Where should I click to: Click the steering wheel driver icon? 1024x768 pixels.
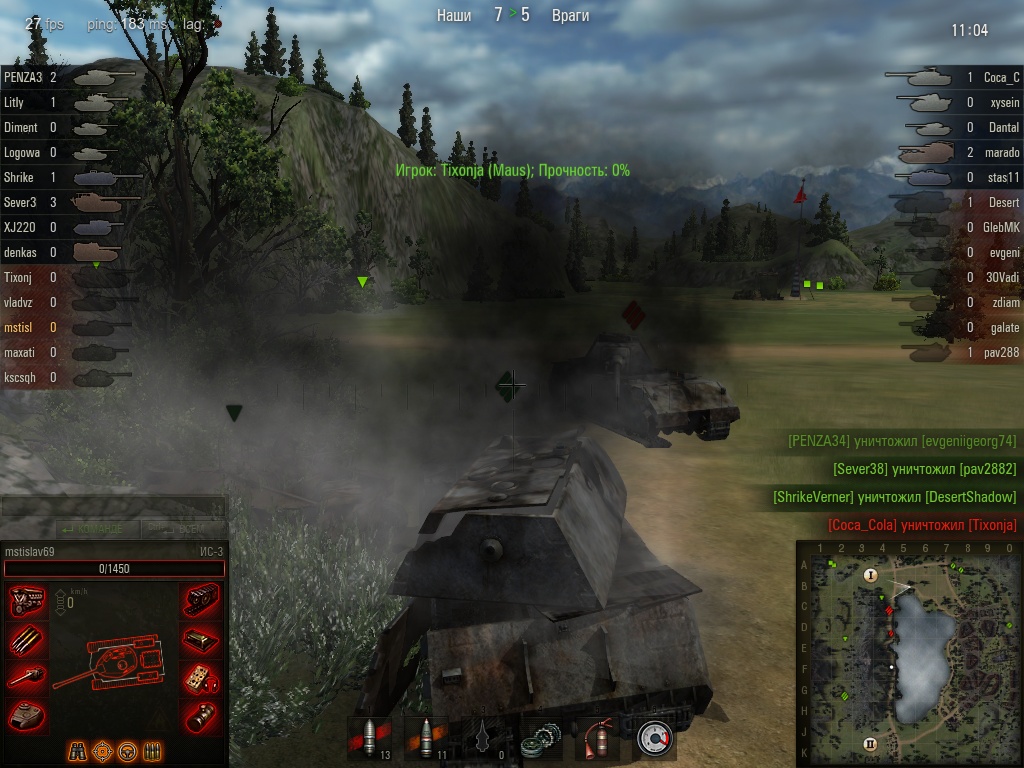[x=127, y=751]
